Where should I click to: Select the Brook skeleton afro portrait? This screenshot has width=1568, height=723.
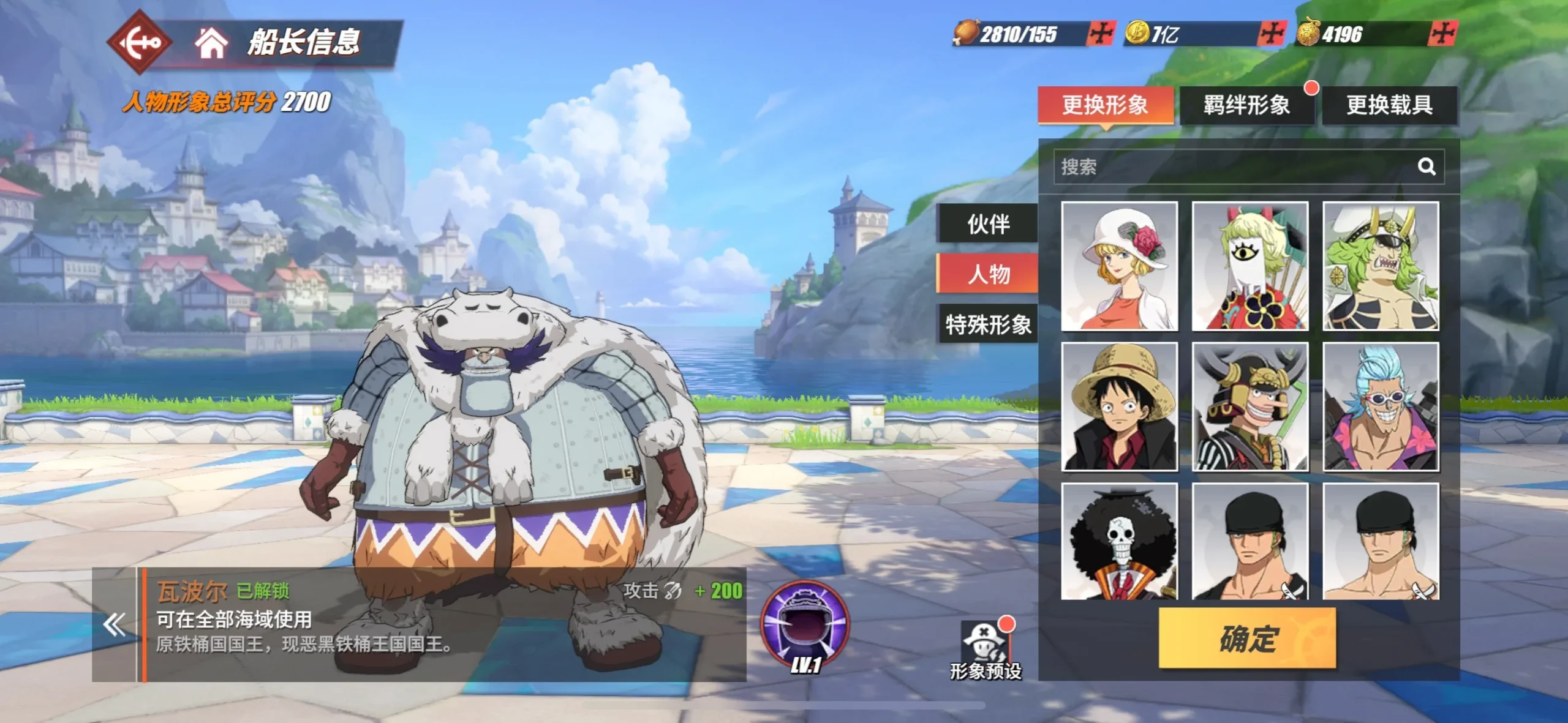1119,542
